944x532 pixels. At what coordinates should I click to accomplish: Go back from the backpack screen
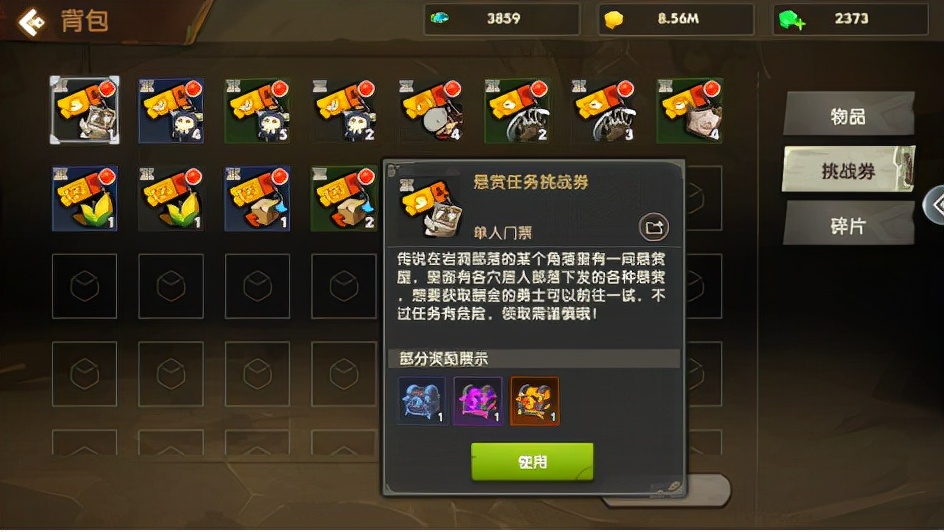click(x=32, y=21)
